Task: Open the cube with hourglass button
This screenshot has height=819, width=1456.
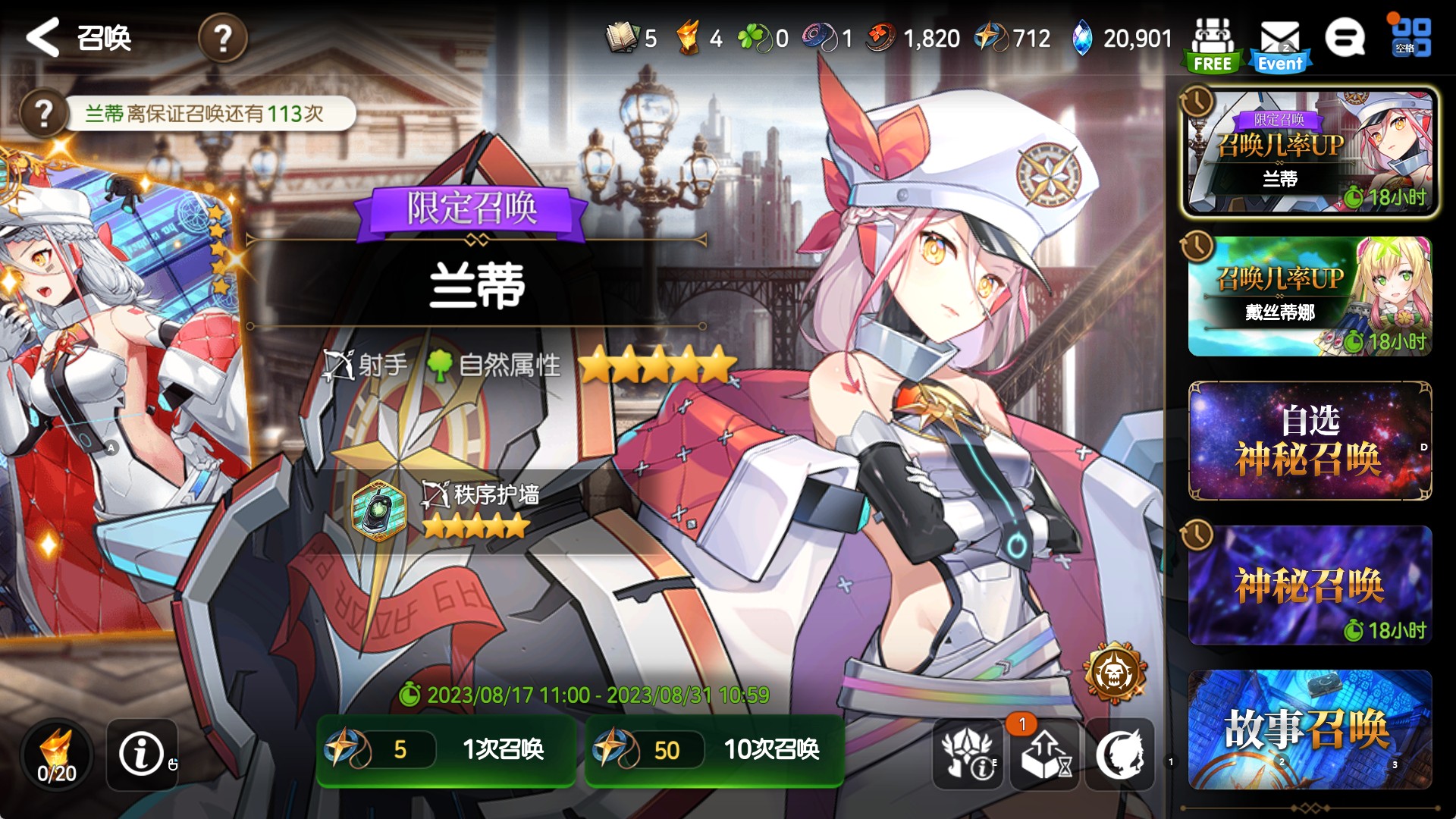Action: point(1045,754)
